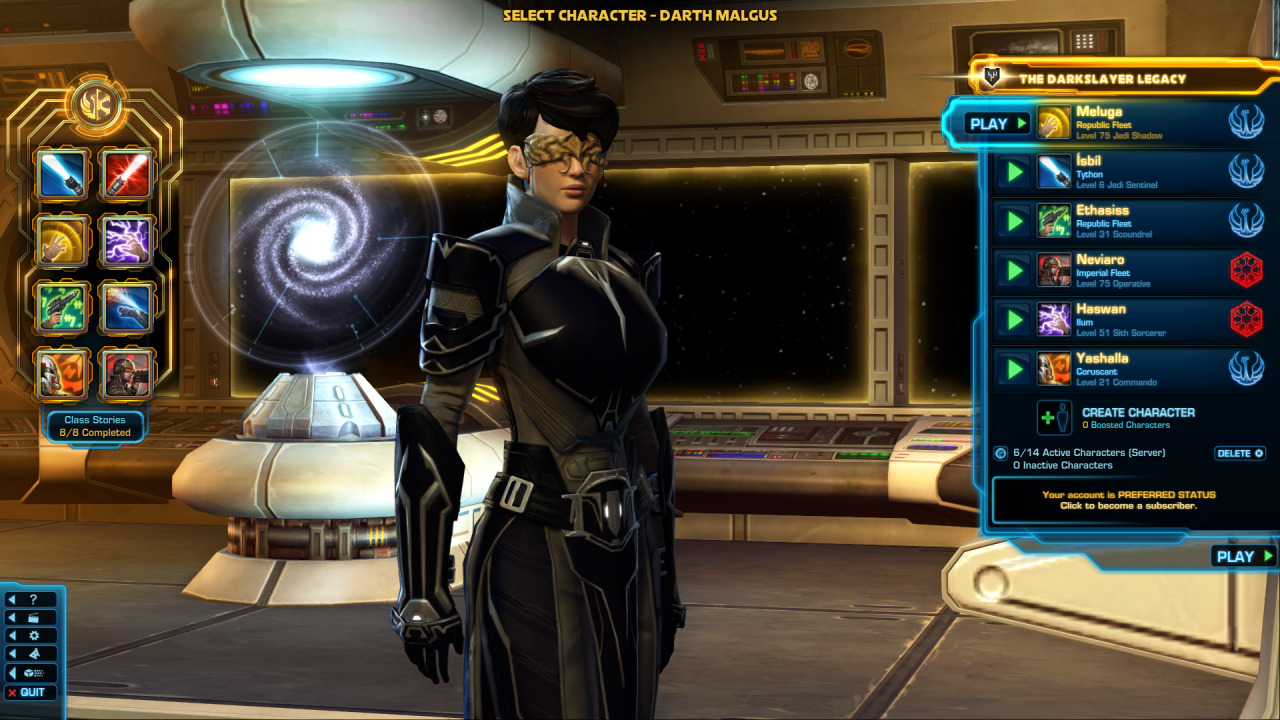Select the golden hand class story icon
Viewport: 1280px width, 720px height.
63,241
